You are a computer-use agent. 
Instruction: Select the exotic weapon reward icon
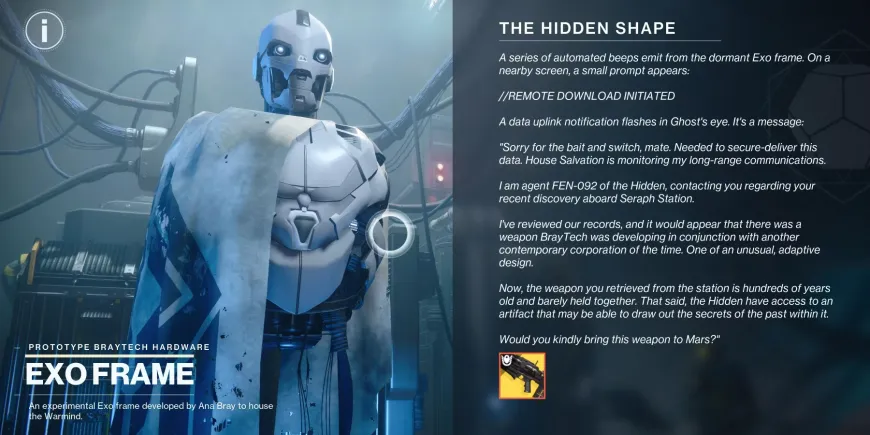[521, 376]
